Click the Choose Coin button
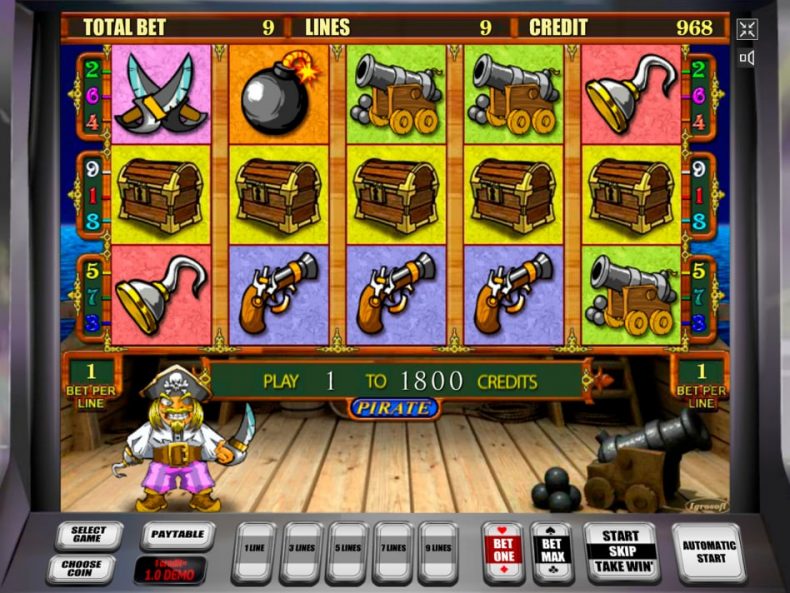This screenshot has height=593, width=790. click(83, 568)
